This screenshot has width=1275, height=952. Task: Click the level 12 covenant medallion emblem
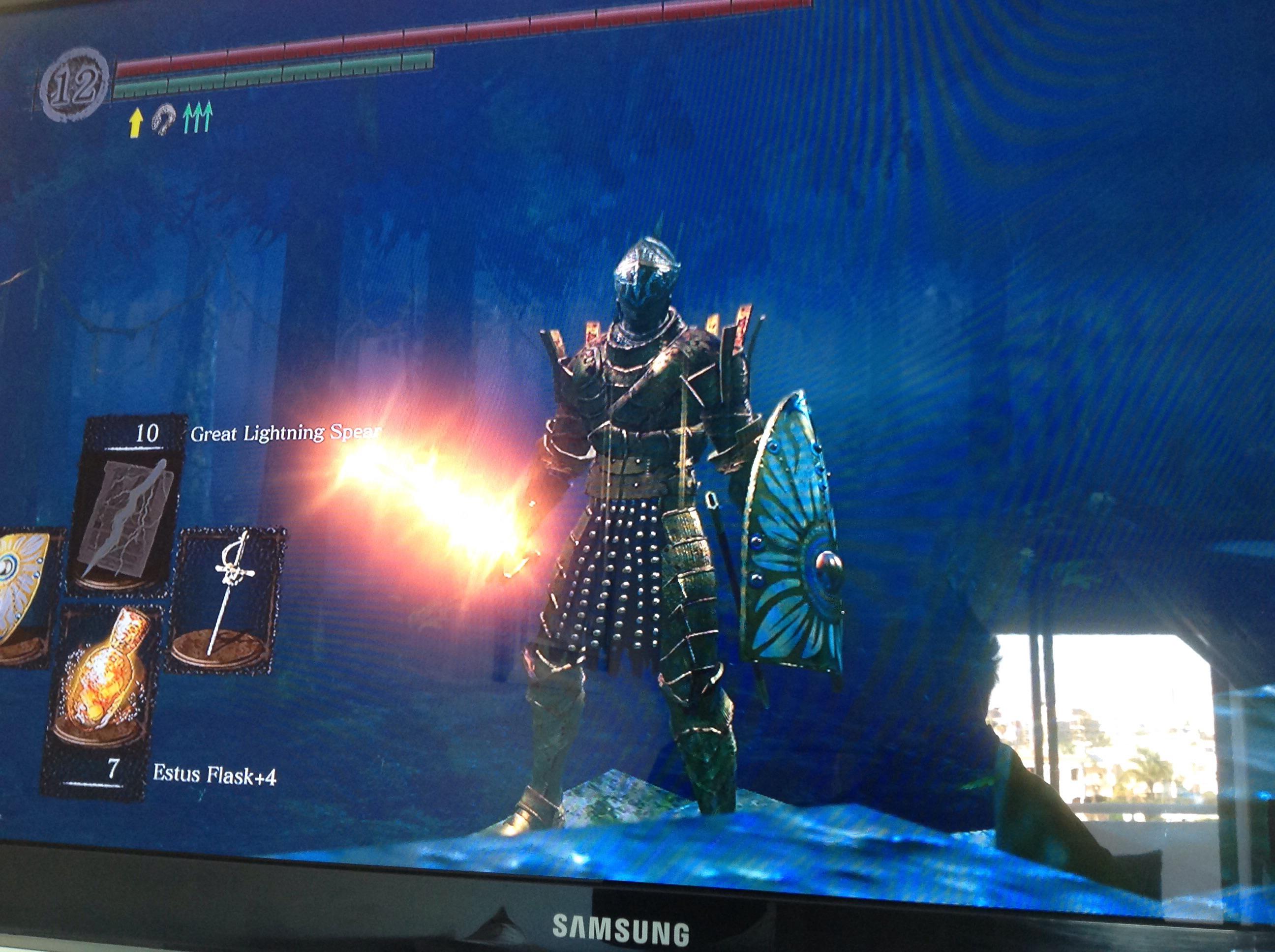(x=75, y=87)
